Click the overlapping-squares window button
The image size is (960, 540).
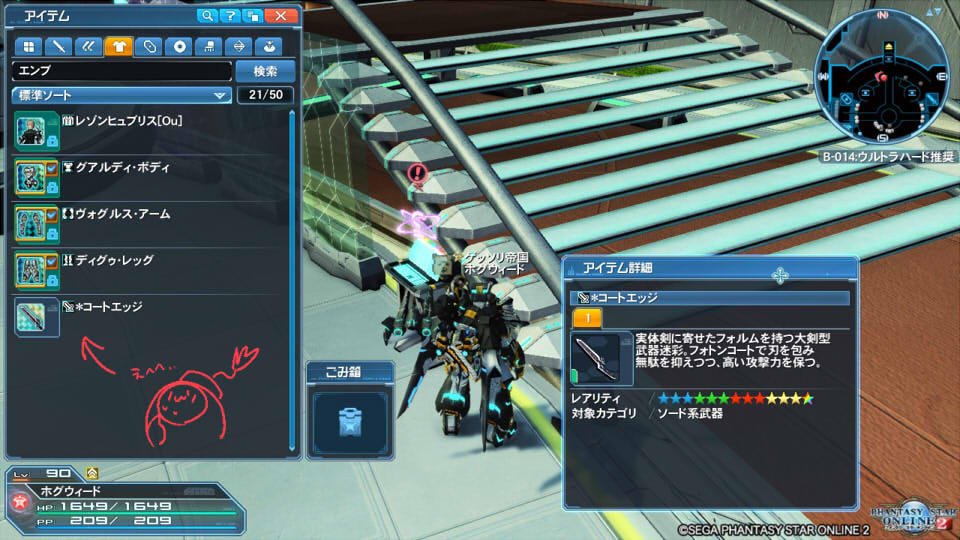tap(254, 16)
